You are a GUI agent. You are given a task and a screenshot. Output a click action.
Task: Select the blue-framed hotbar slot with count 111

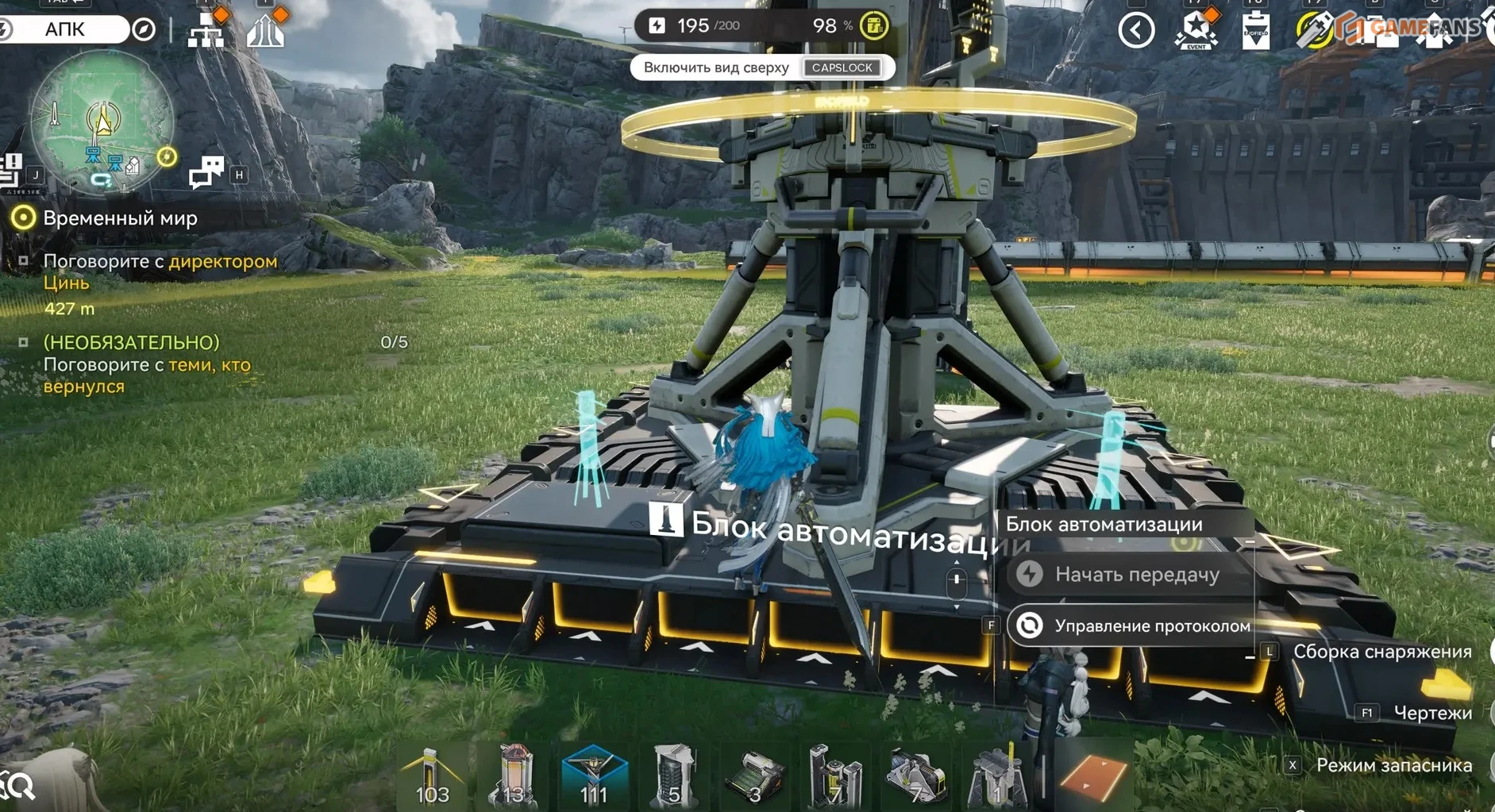pos(594,775)
